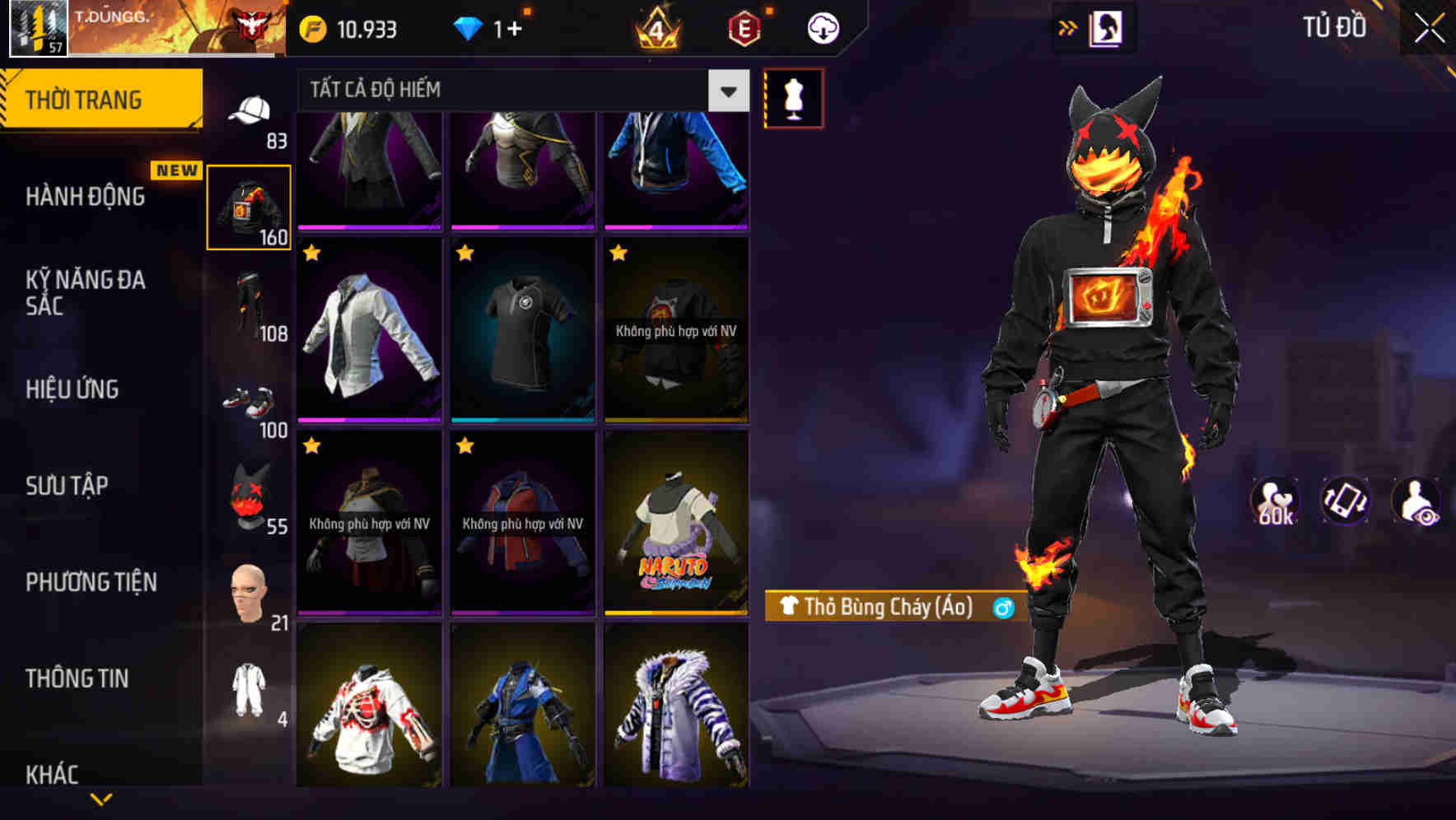
Task: Select the mannequin icon above the character
Action: pyautogui.click(x=792, y=98)
